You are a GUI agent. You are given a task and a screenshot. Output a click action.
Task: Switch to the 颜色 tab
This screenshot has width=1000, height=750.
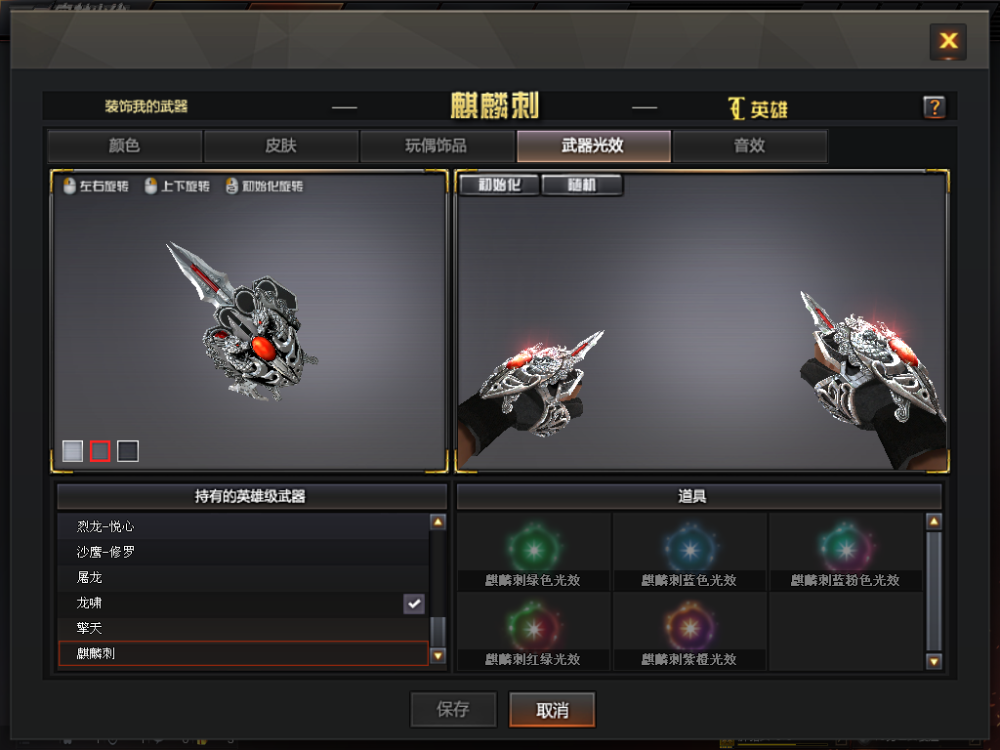tap(125, 146)
